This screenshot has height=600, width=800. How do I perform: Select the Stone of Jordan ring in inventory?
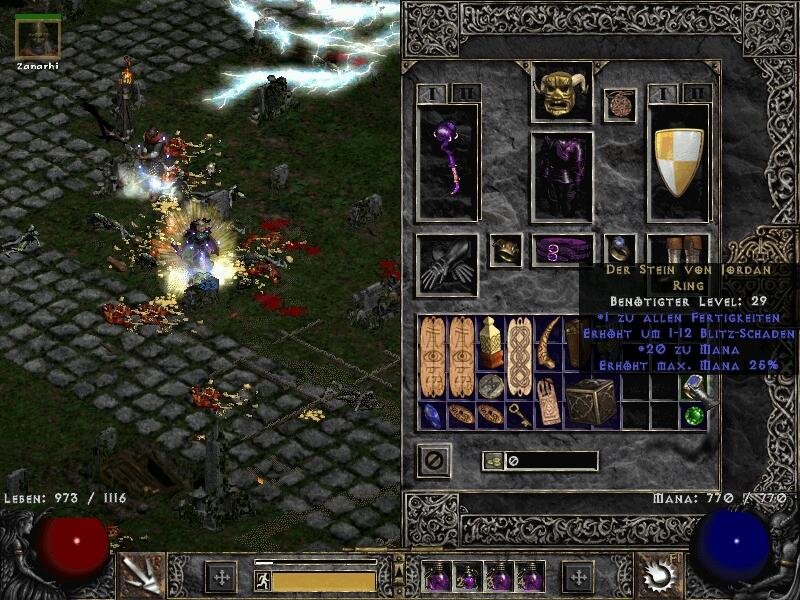point(694,387)
